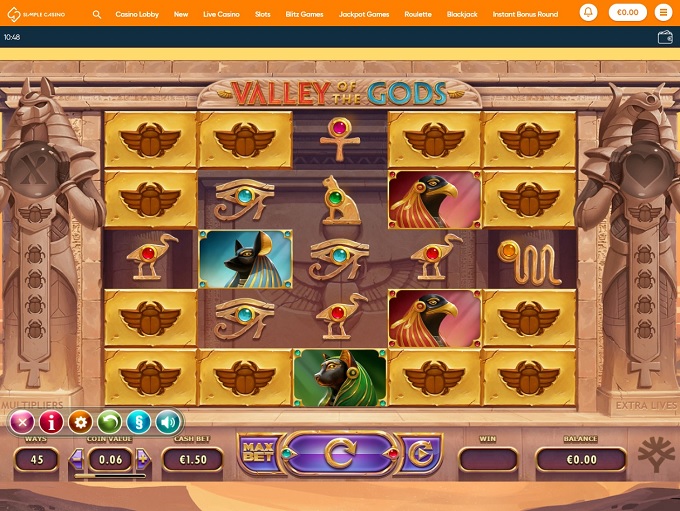The image size is (680, 511).
Task: Open notifications bell
Action: tap(588, 14)
